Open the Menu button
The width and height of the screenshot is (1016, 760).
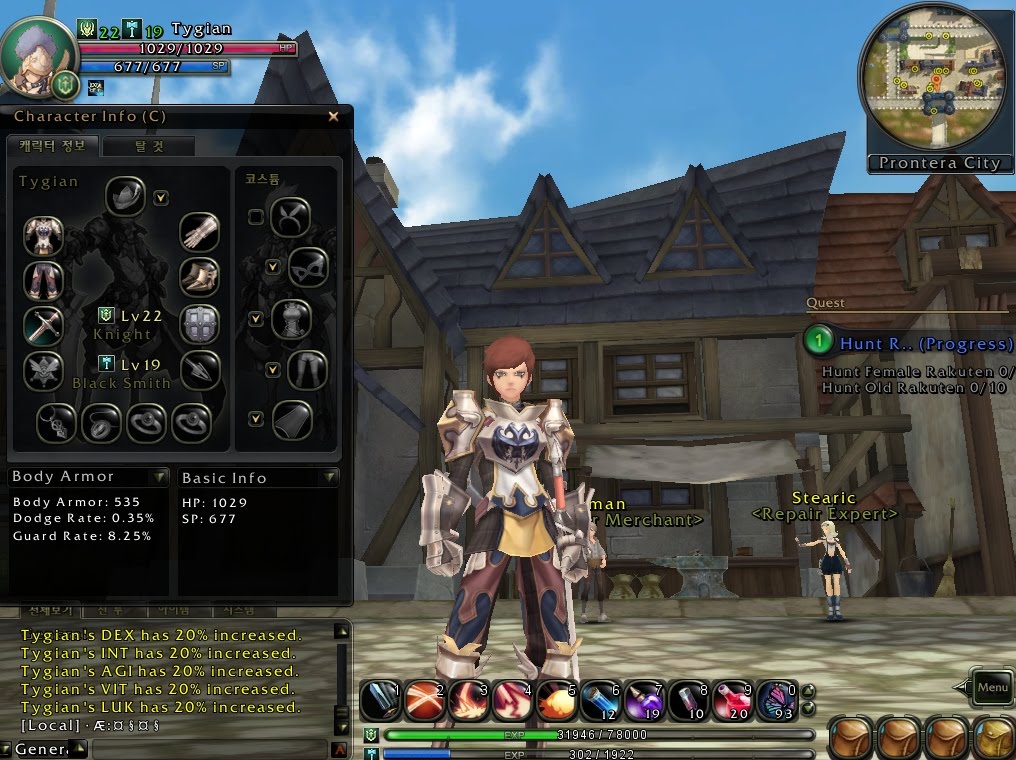click(992, 687)
